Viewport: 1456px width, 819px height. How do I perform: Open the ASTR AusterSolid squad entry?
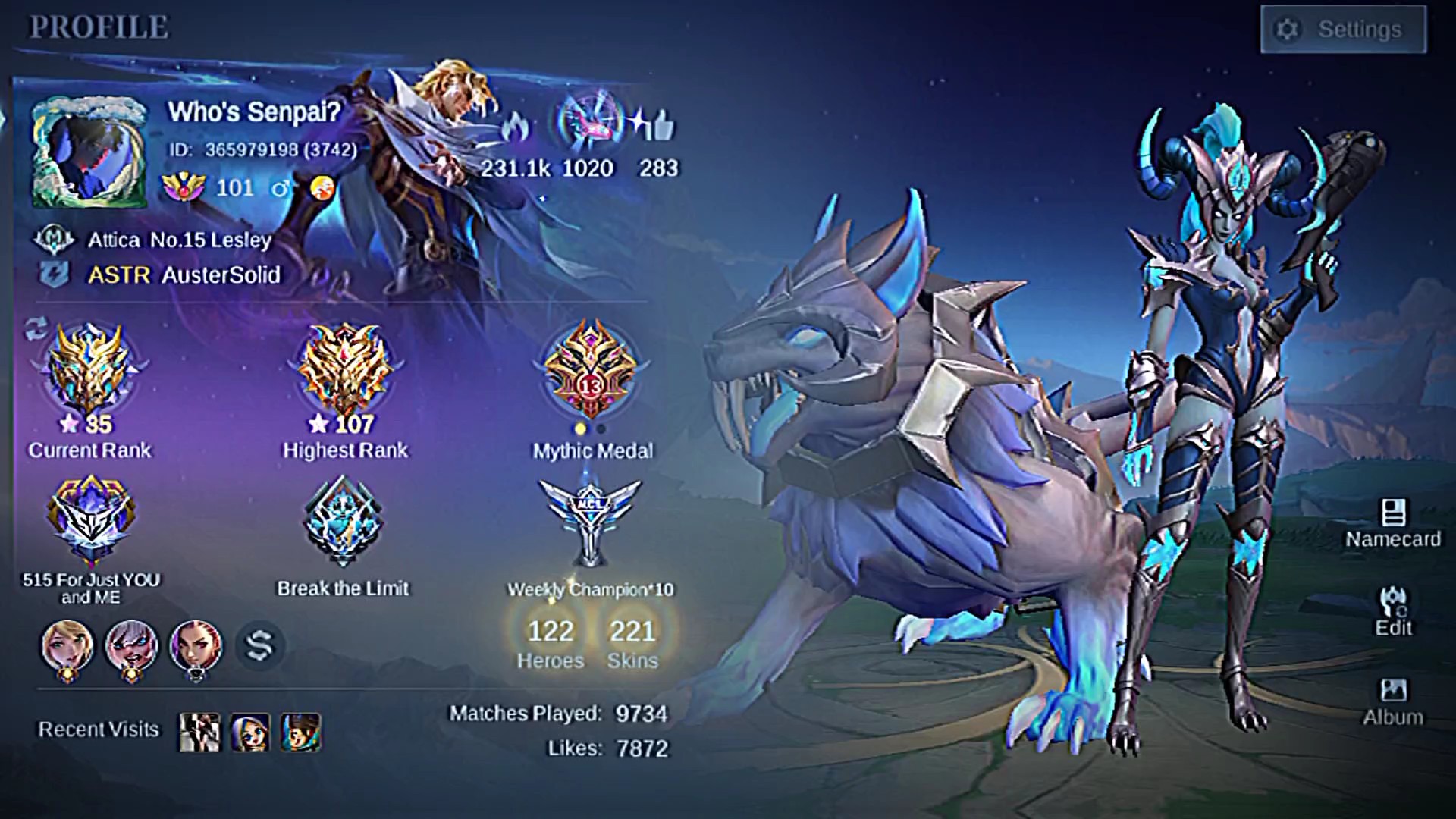[x=184, y=275]
